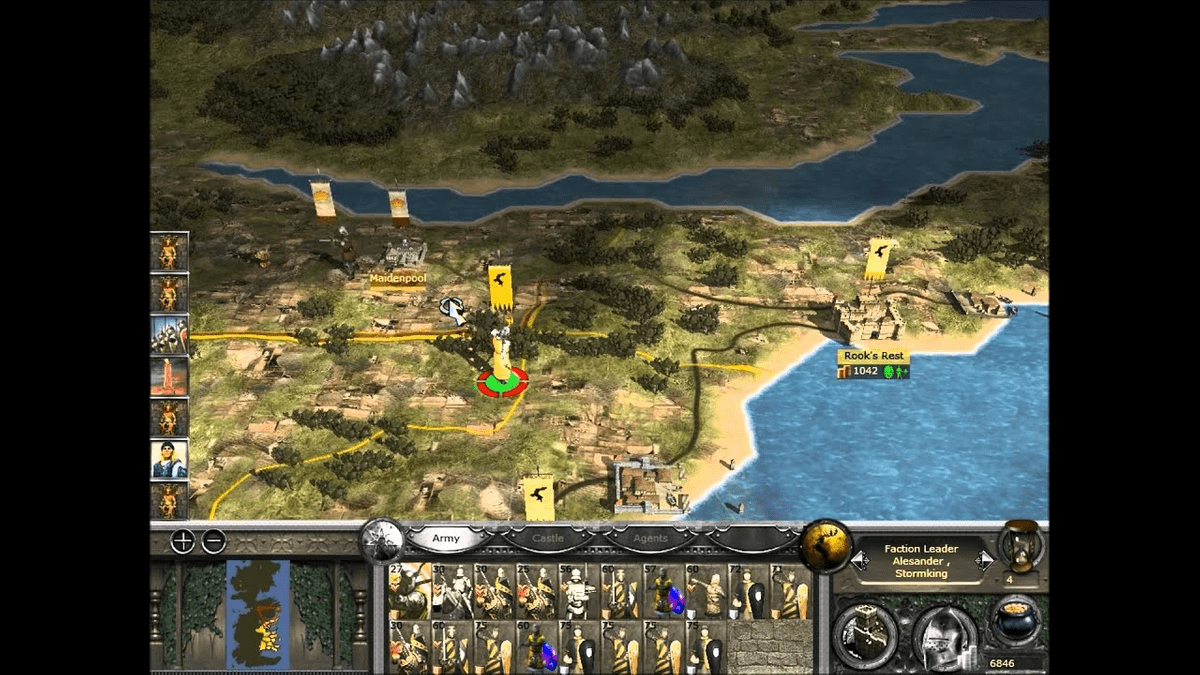The image size is (1200, 675).
Task: Select next character with right arrow
Action: coord(984,561)
